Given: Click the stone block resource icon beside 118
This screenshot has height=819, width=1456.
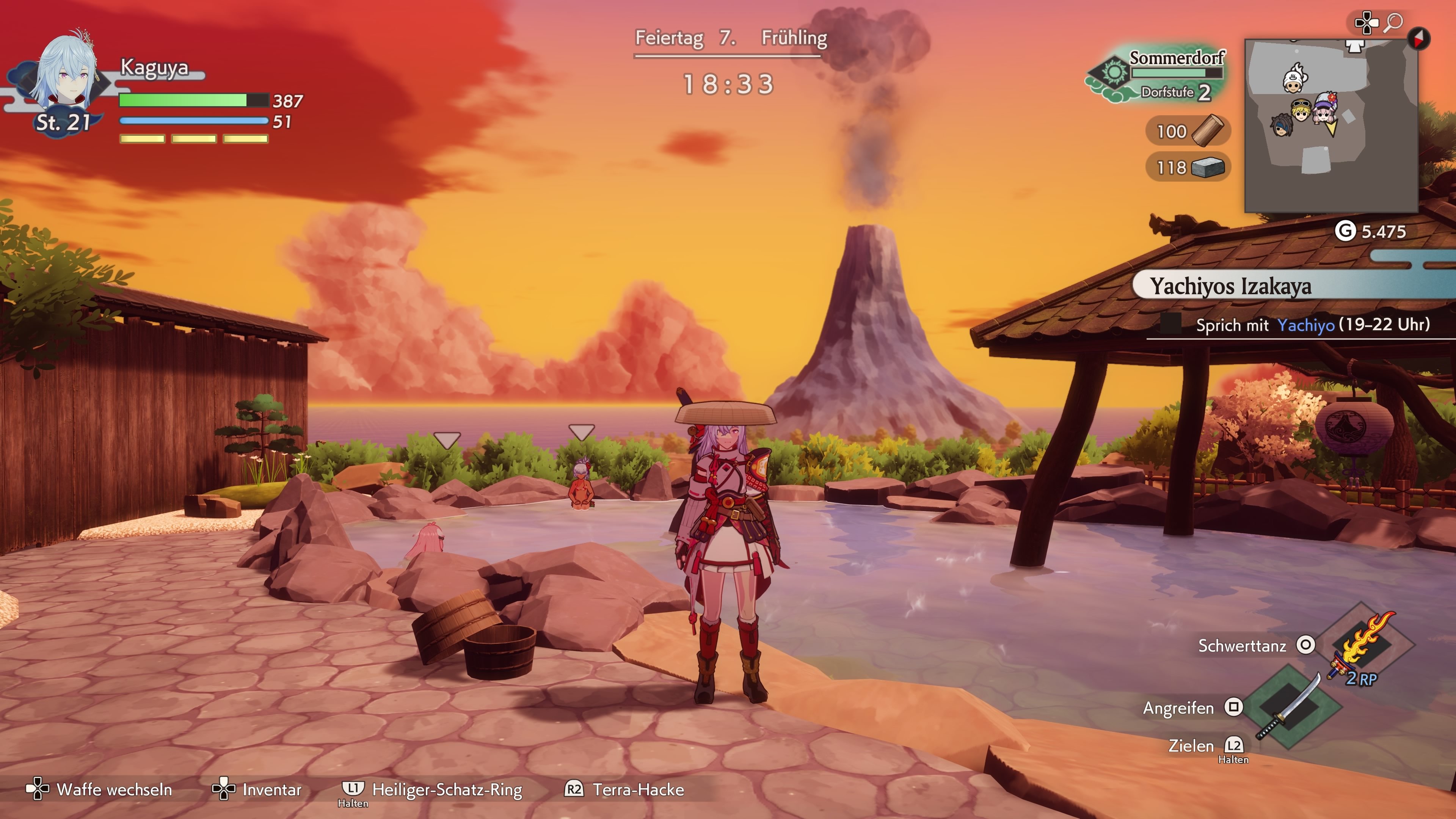Looking at the screenshot, I should click(x=1207, y=167).
